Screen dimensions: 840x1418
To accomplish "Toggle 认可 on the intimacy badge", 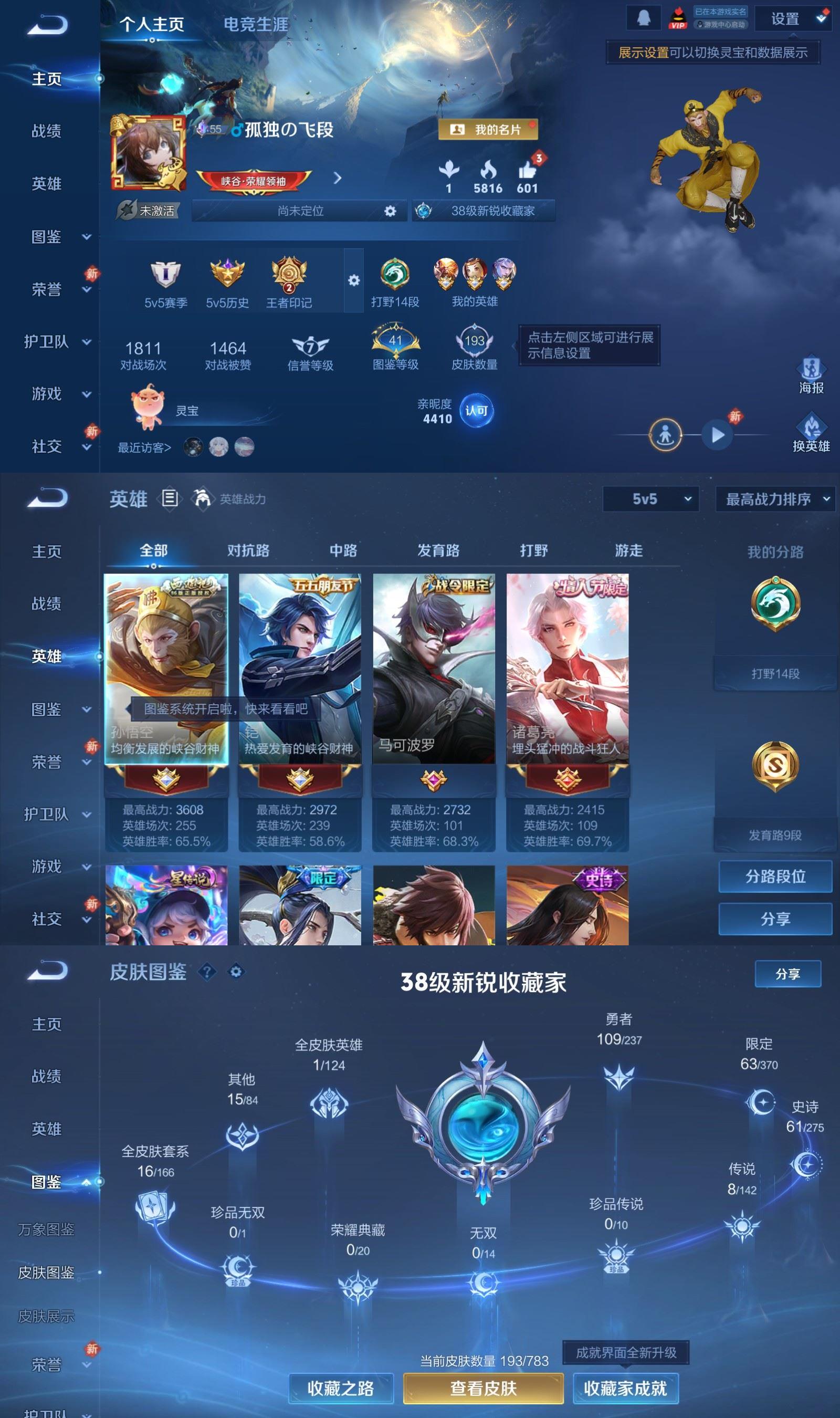I will coord(477,412).
